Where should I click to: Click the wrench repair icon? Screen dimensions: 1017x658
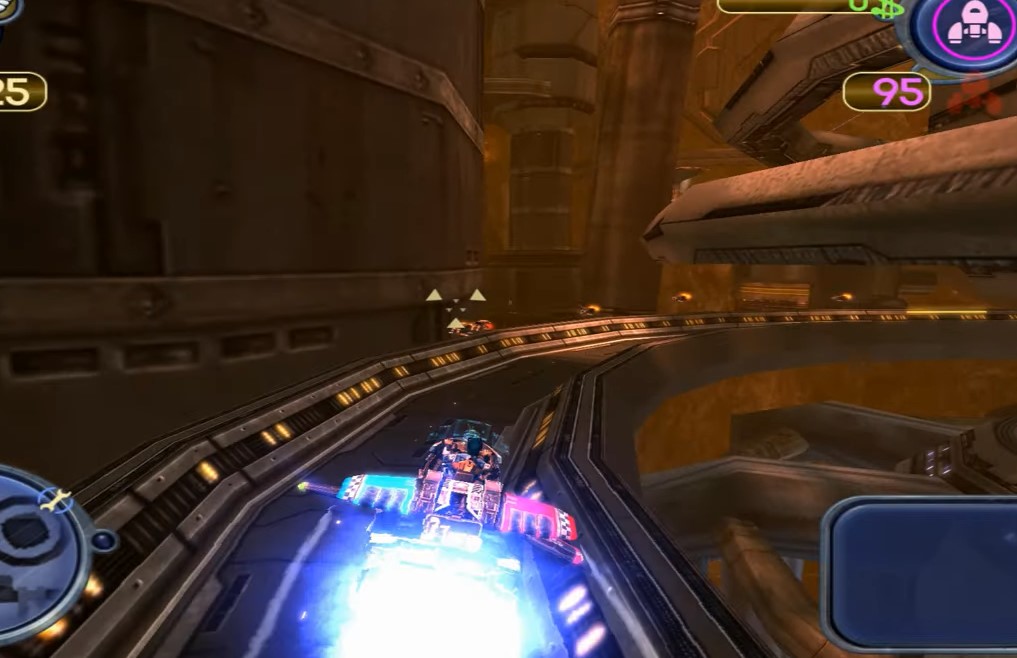56,498
